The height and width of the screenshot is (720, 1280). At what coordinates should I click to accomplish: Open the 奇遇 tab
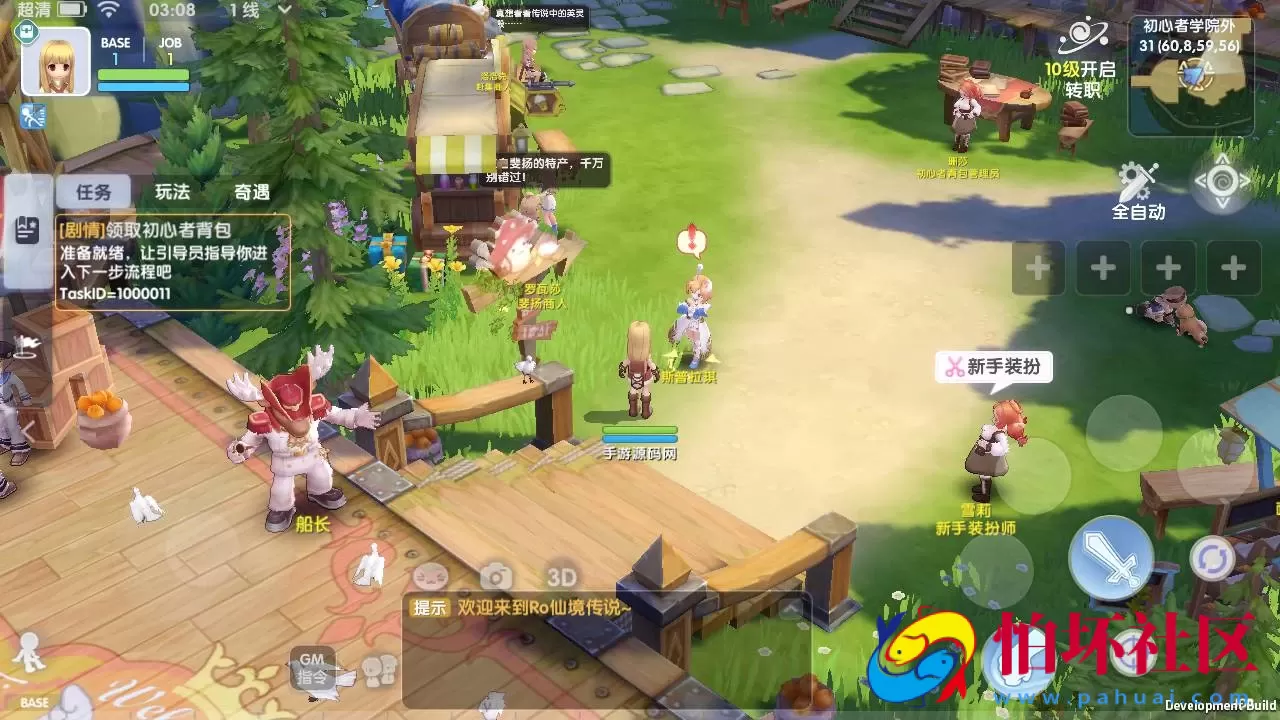[x=253, y=191]
